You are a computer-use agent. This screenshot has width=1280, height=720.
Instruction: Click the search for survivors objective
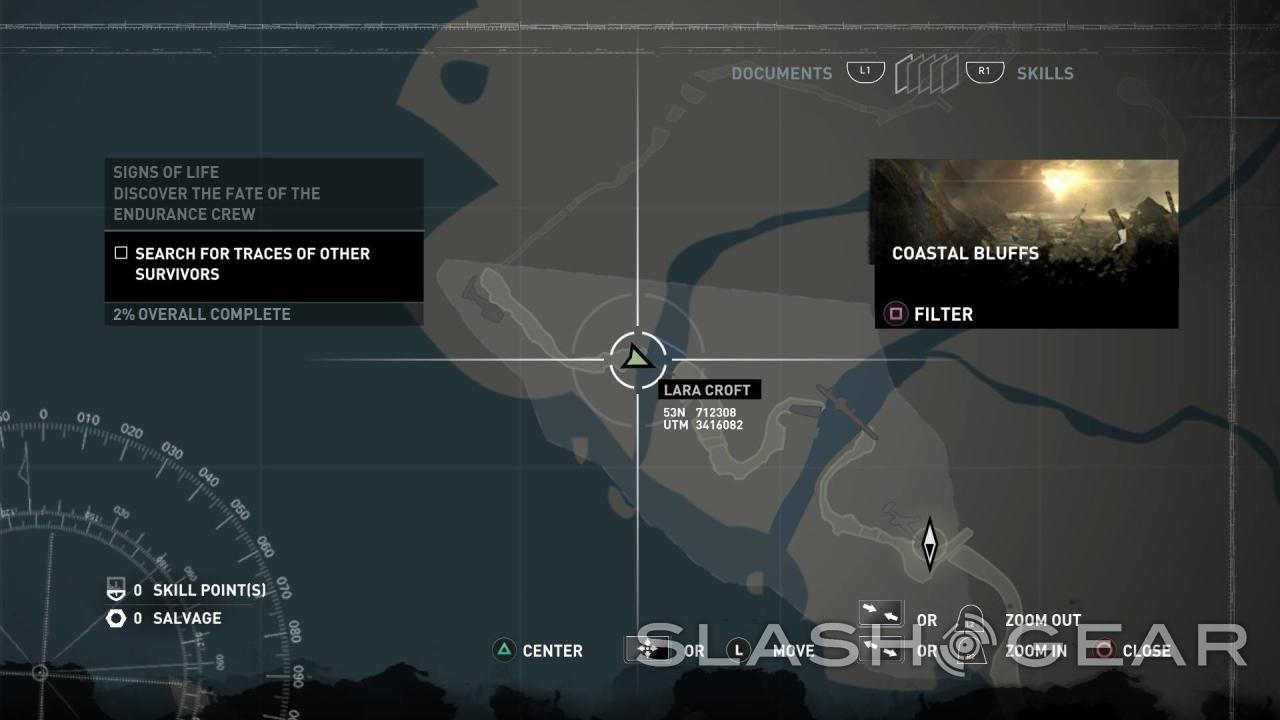[252, 264]
